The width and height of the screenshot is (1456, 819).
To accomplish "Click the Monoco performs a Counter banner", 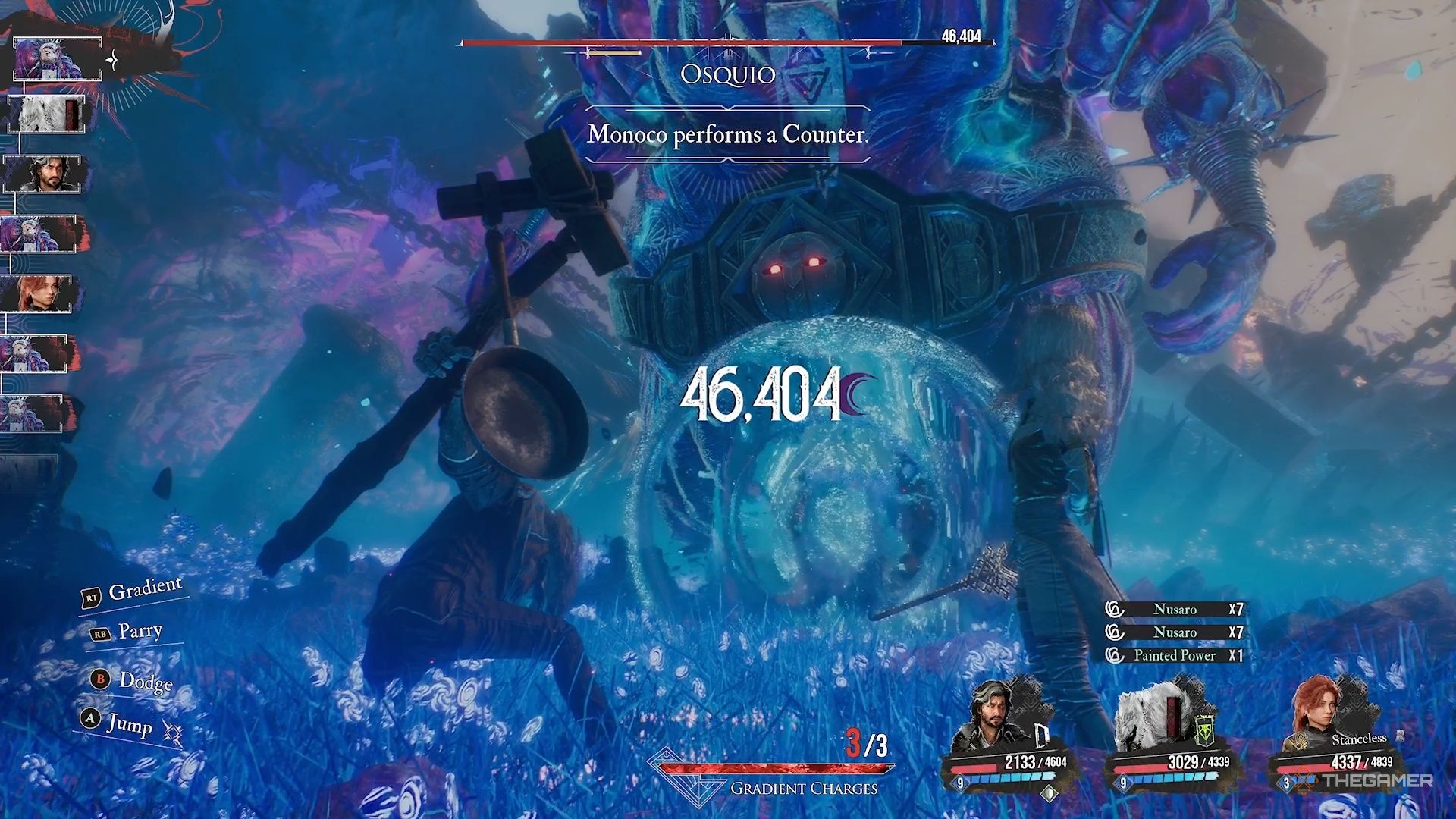I will pos(727,134).
